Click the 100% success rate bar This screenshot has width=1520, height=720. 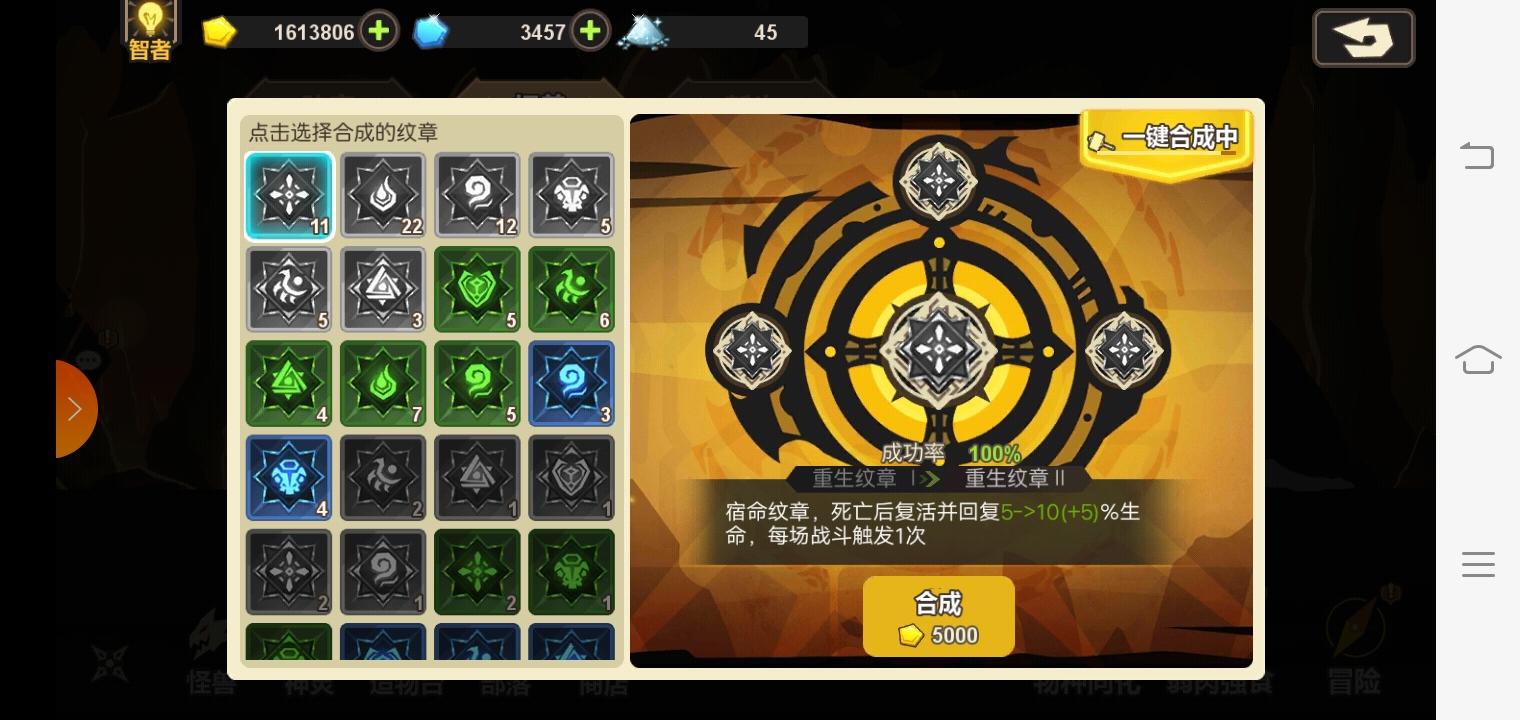click(994, 452)
